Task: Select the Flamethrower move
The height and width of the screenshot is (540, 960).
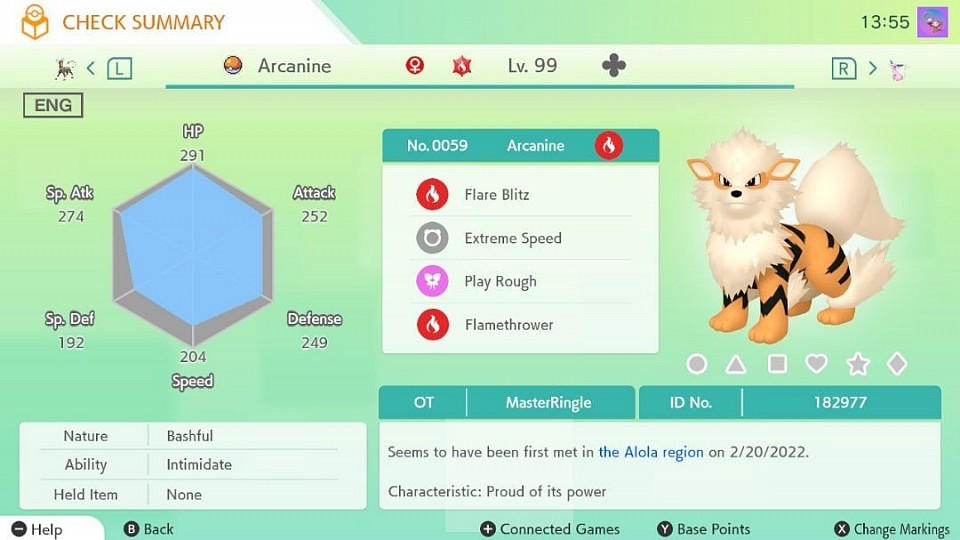Action: tap(508, 325)
